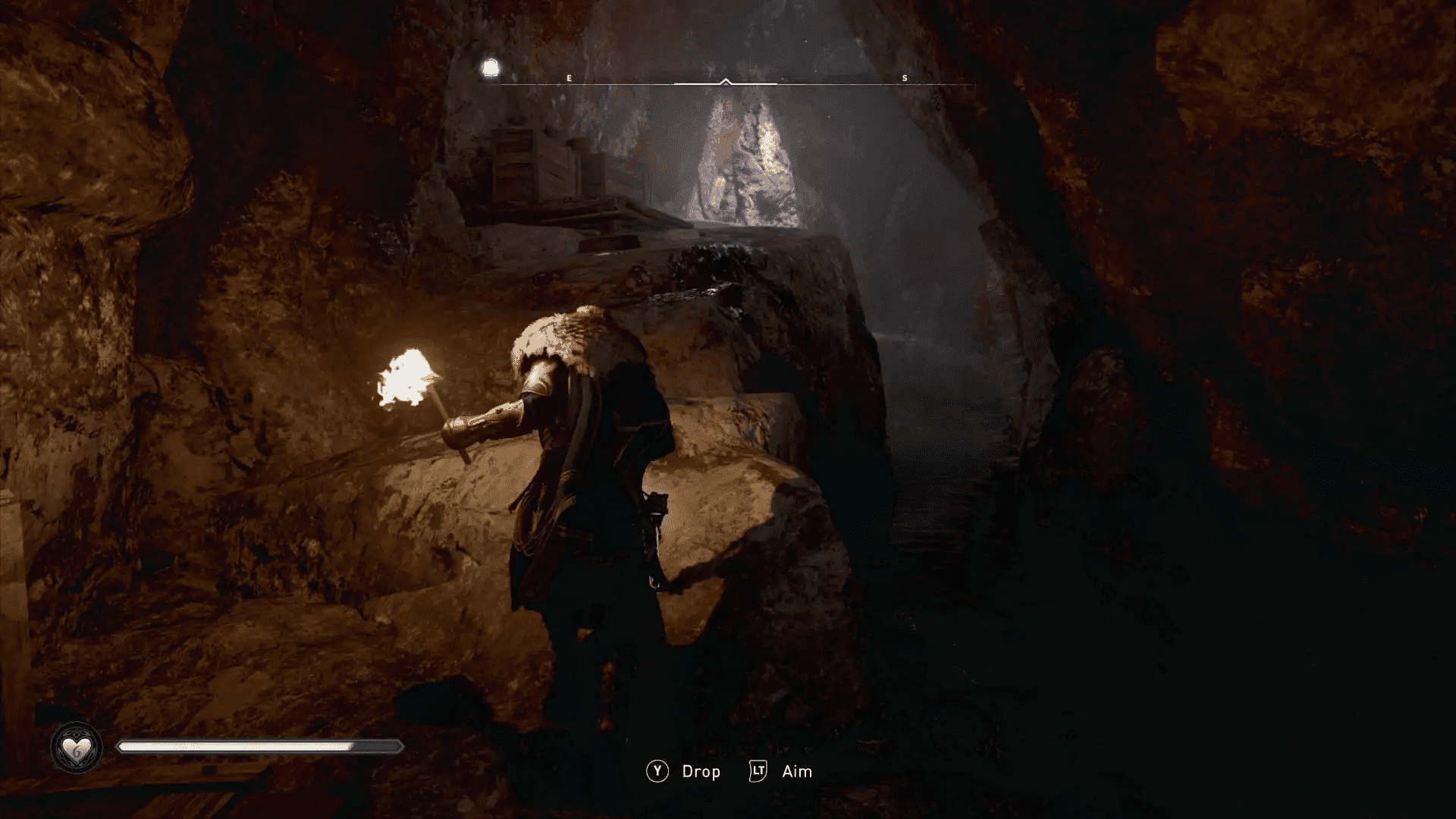The image size is (1456, 819).
Task: Click the S marker on the compass
Action: (x=903, y=77)
